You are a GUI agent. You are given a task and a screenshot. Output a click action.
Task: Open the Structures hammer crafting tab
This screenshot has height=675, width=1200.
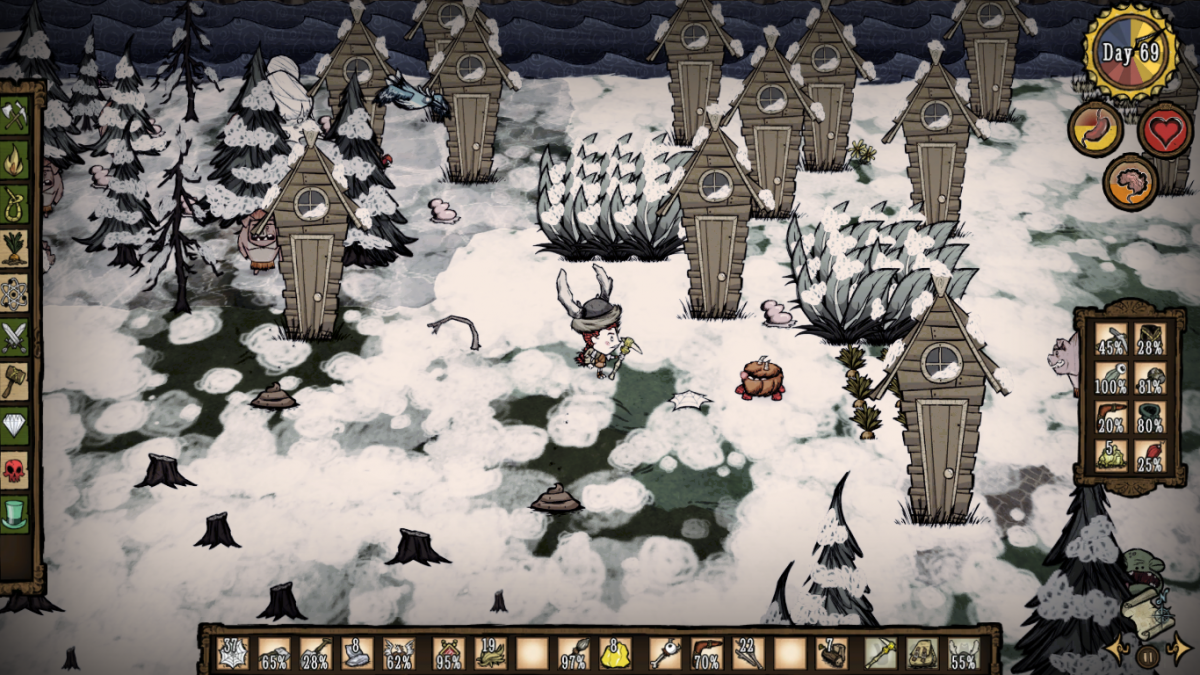tap(14, 381)
